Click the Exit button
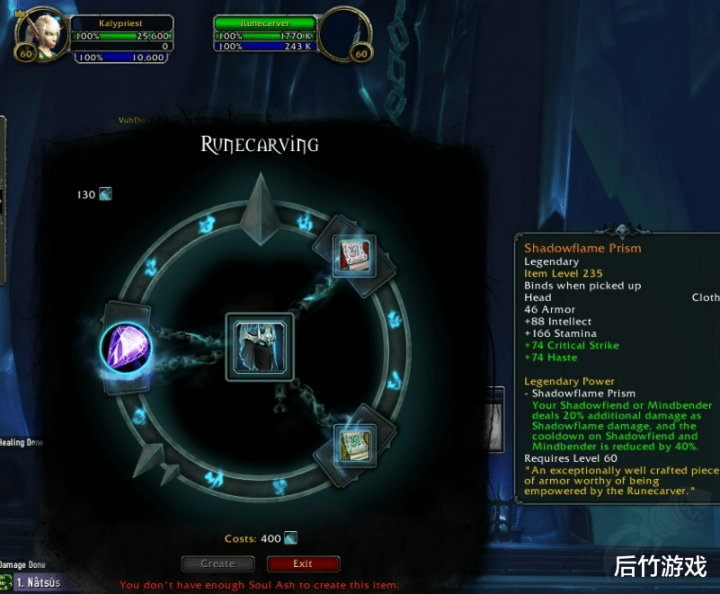 tap(303, 564)
